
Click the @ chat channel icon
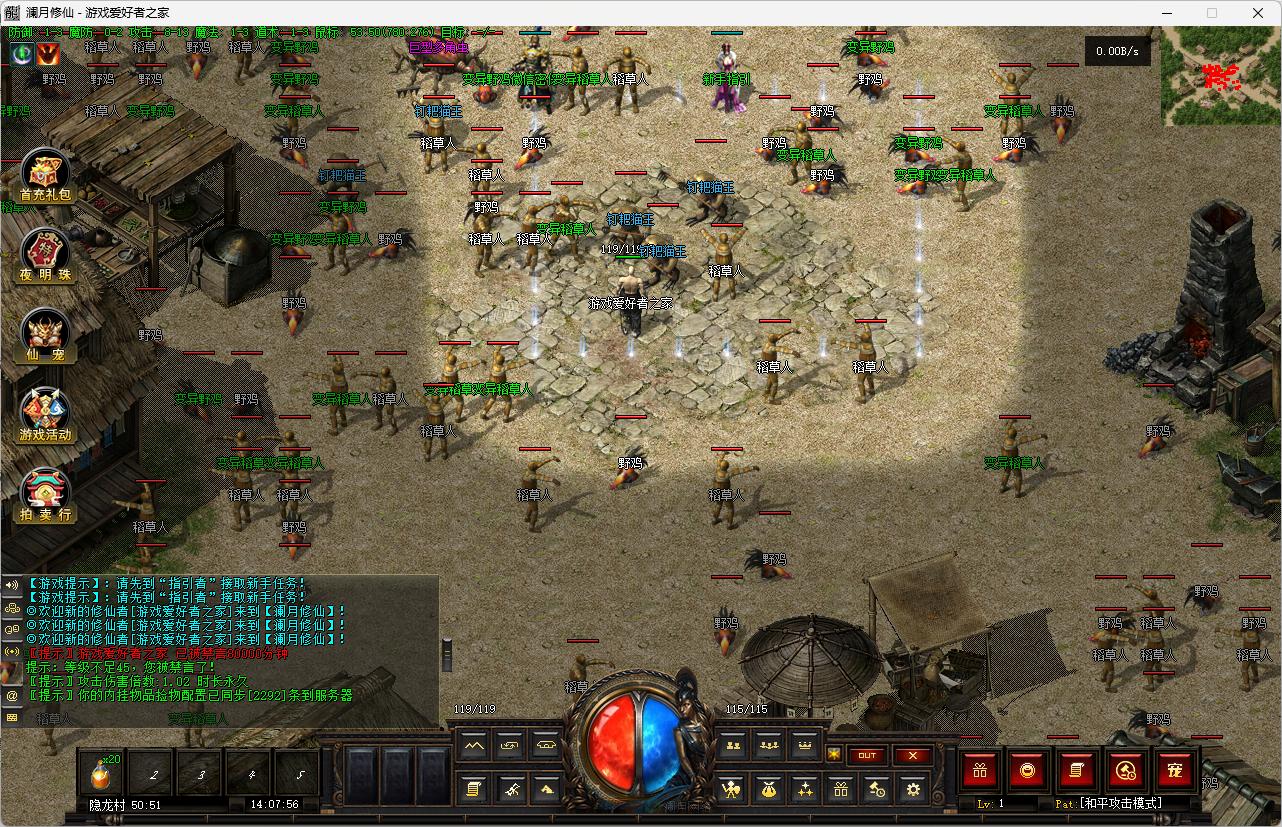(x=12, y=695)
